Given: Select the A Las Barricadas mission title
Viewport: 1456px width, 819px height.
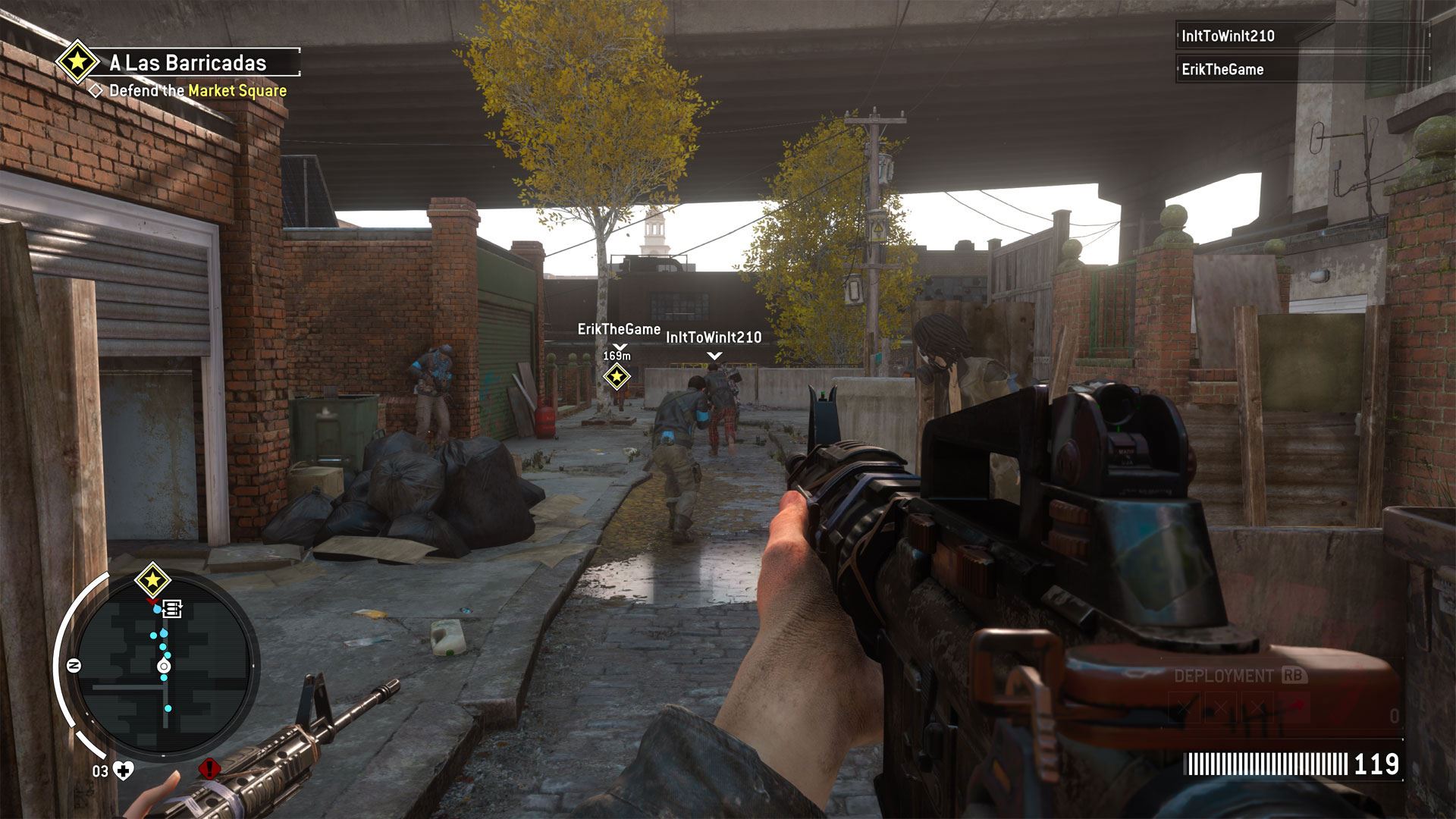Looking at the screenshot, I should [188, 63].
